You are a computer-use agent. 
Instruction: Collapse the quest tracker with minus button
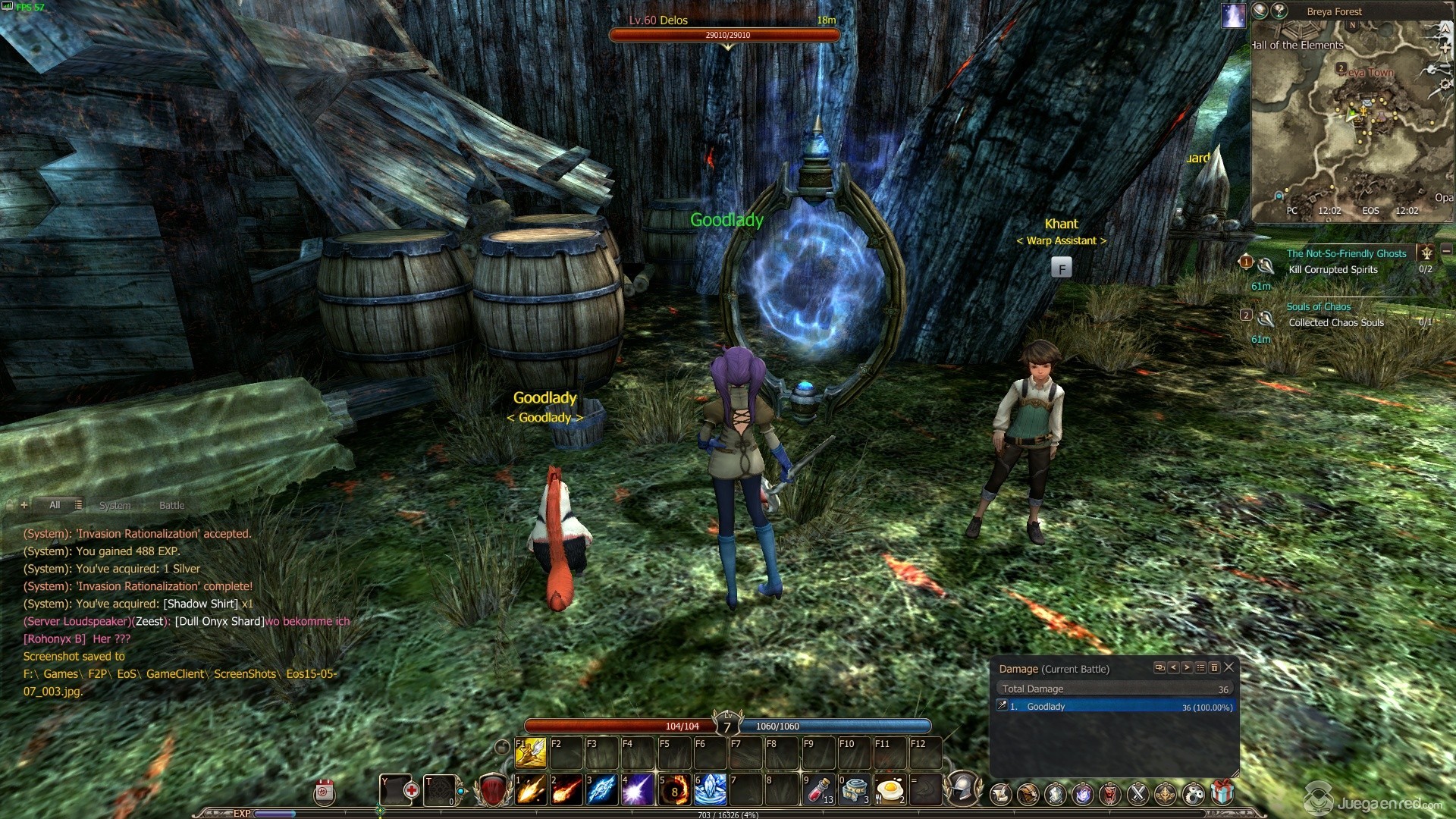(1446, 250)
